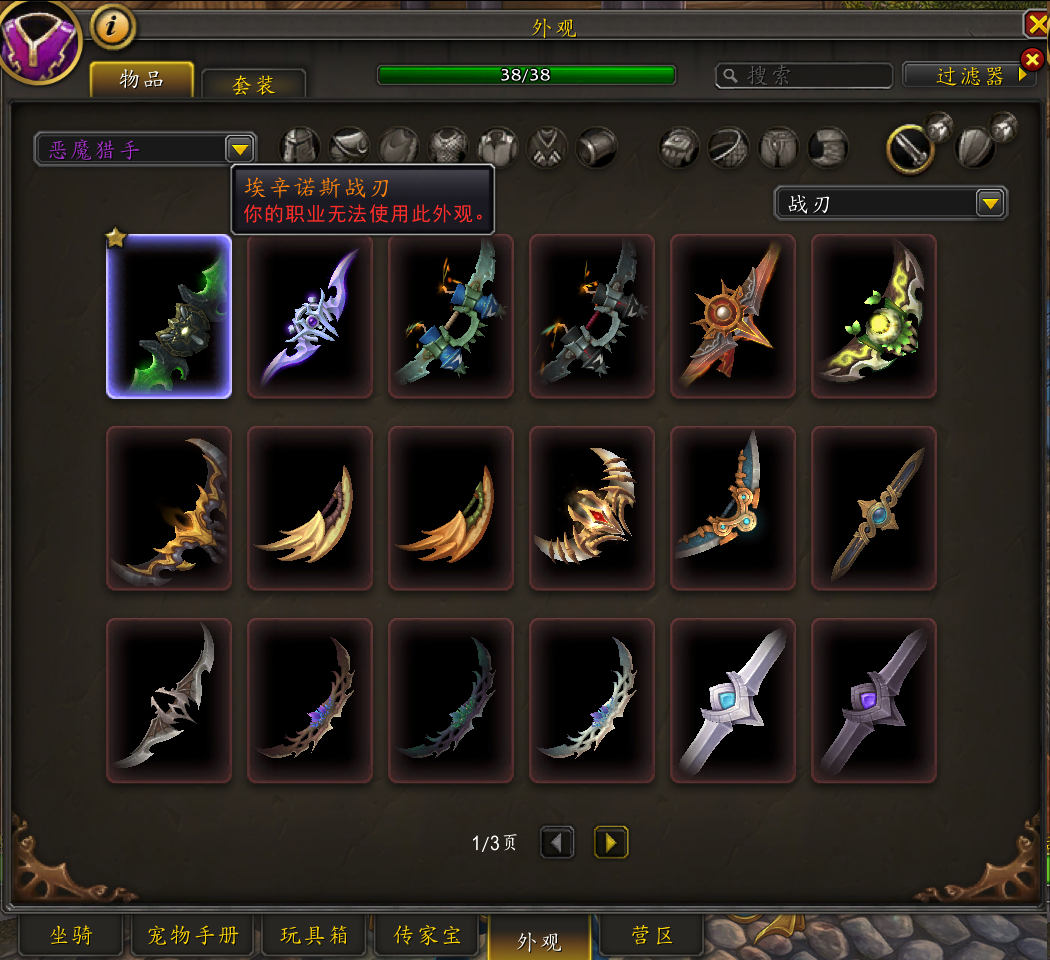Go to the next page of appearances

(611, 842)
